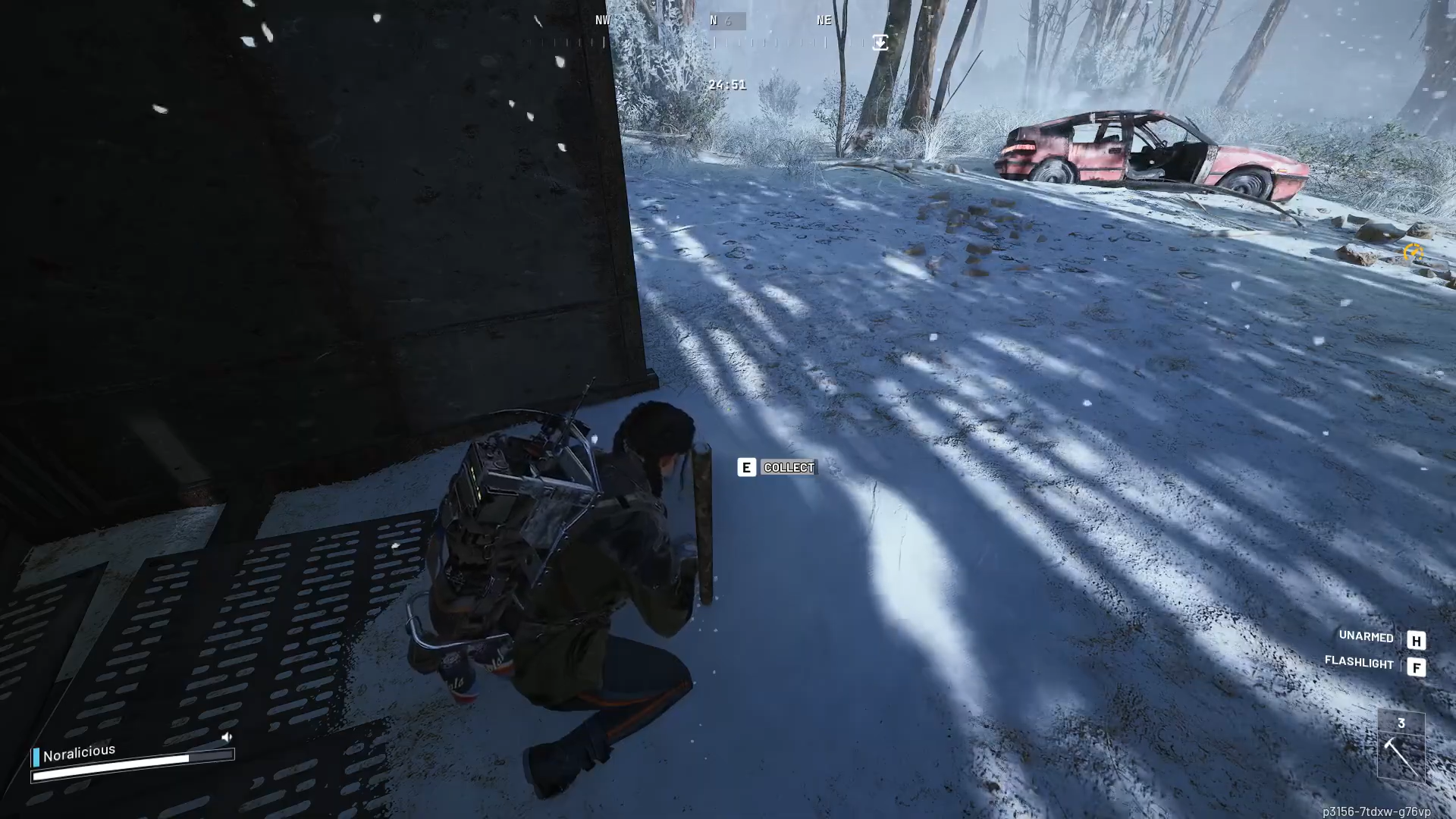Click the download-arrow marker on the compass
1456x819 pixels.
(880, 42)
